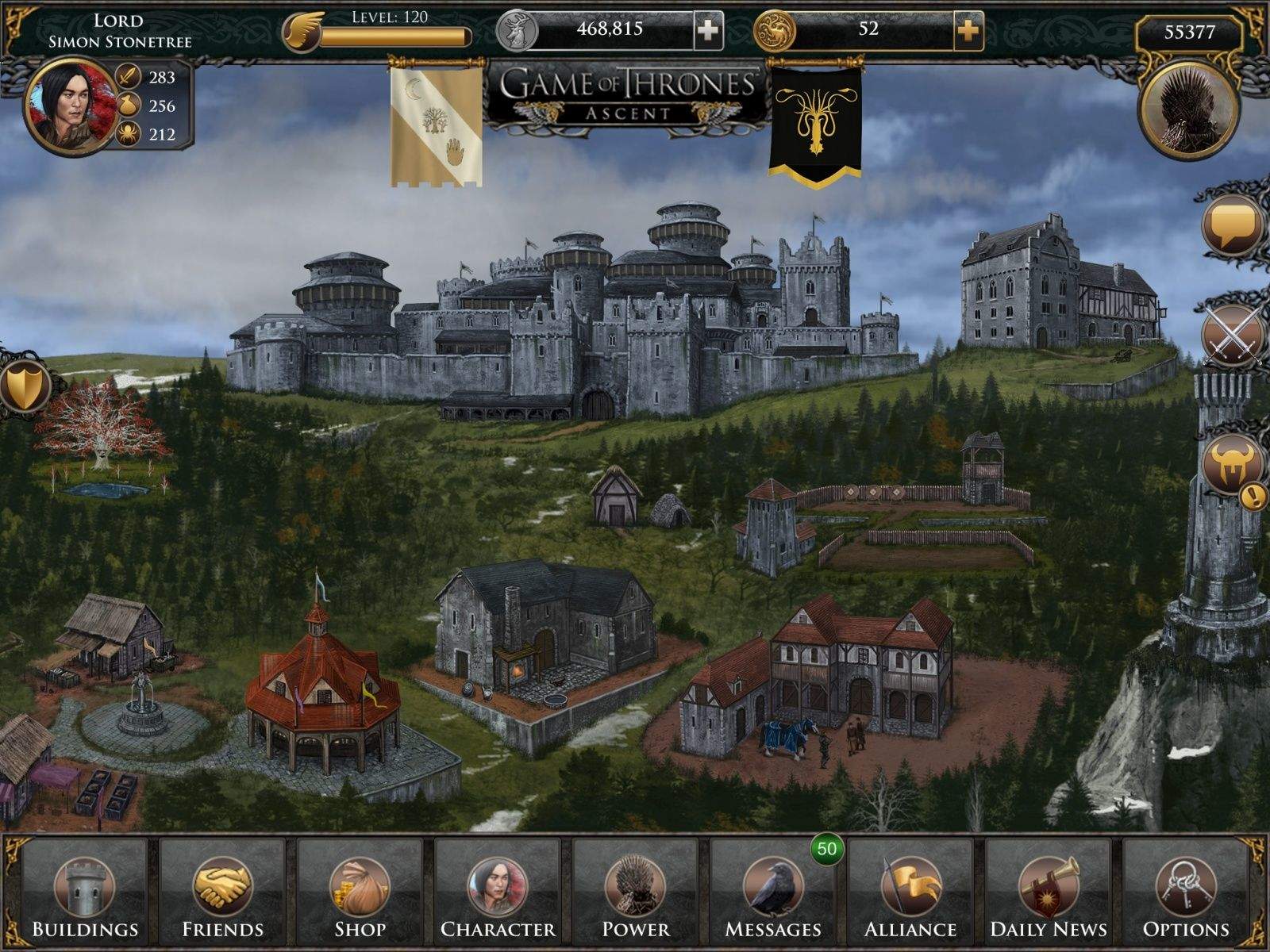Select the horned helmet icon
This screenshot has width=1270, height=952.
pos(1233,465)
